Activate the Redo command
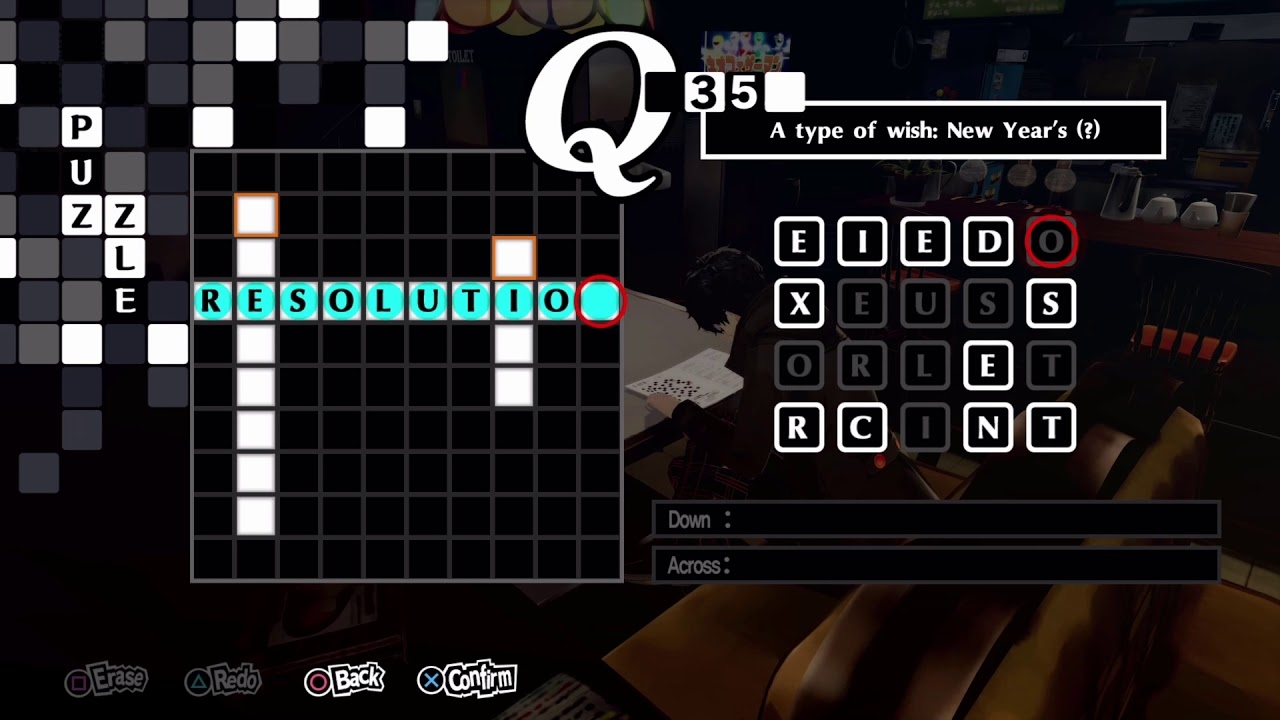 [x=222, y=680]
